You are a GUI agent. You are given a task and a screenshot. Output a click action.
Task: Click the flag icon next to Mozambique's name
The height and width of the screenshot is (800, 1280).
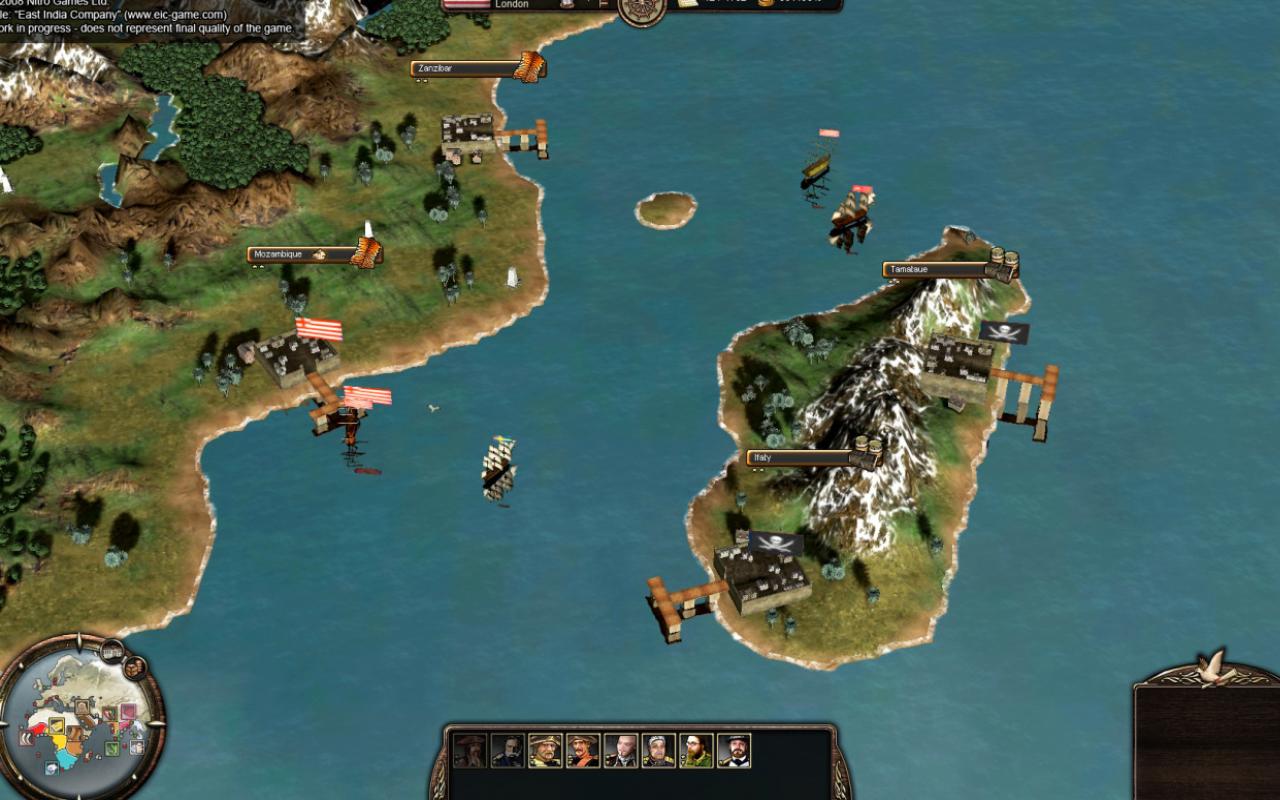click(320, 255)
